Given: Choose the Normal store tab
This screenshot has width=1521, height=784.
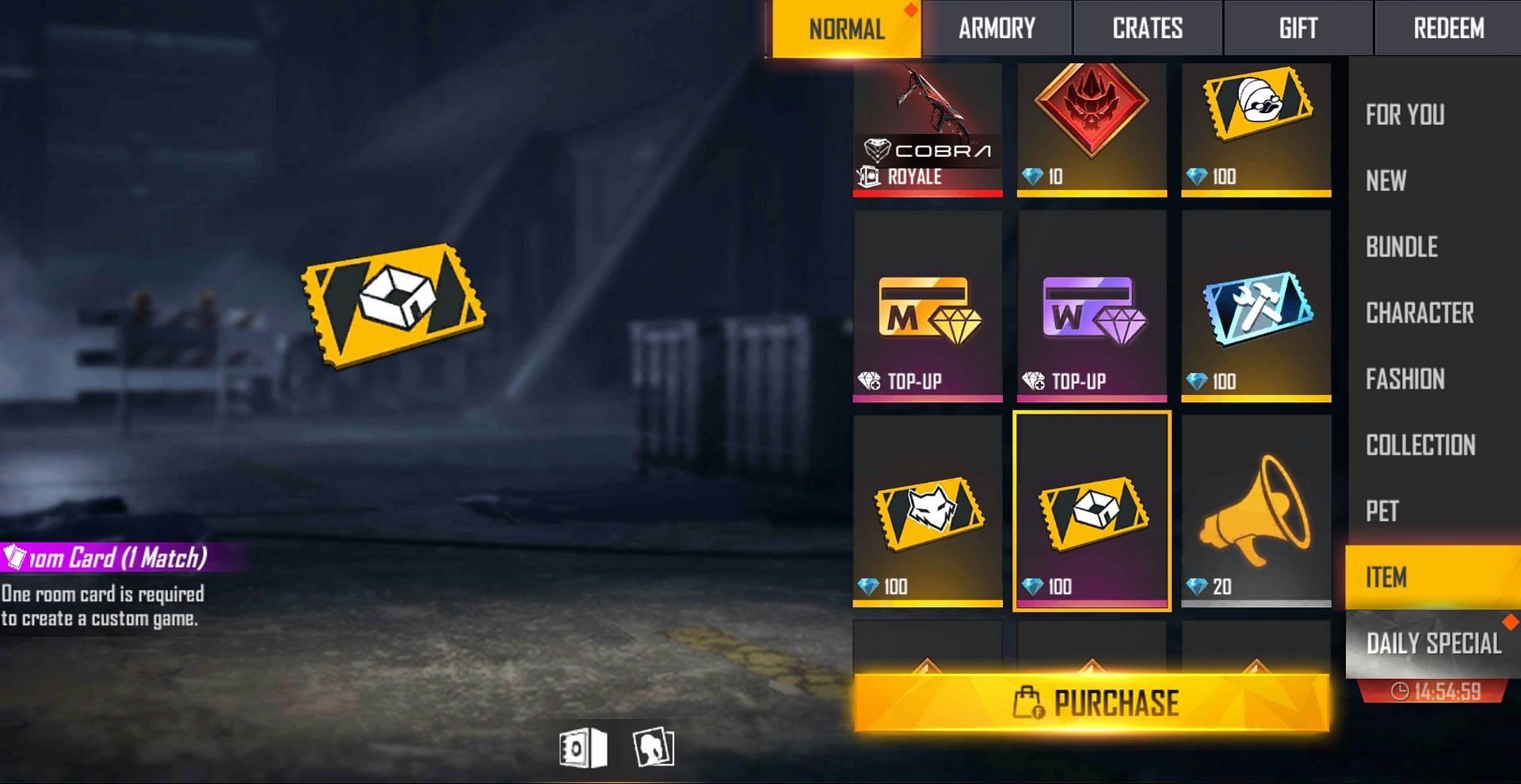Looking at the screenshot, I should (x=846, y=29).
